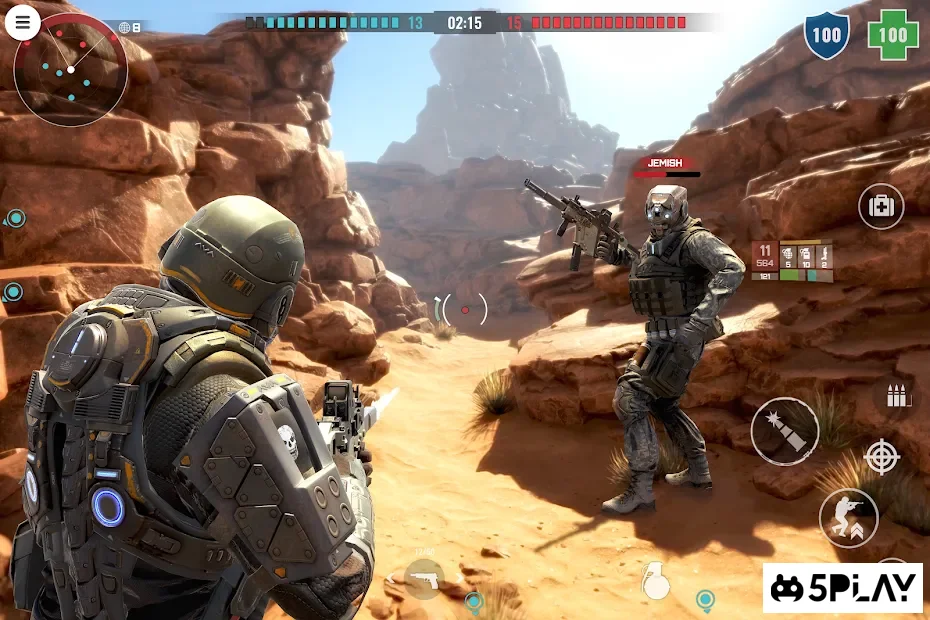Throw a grenade using the grenade icon
This screenshot has width=930, height=620.
click(655, 580)
